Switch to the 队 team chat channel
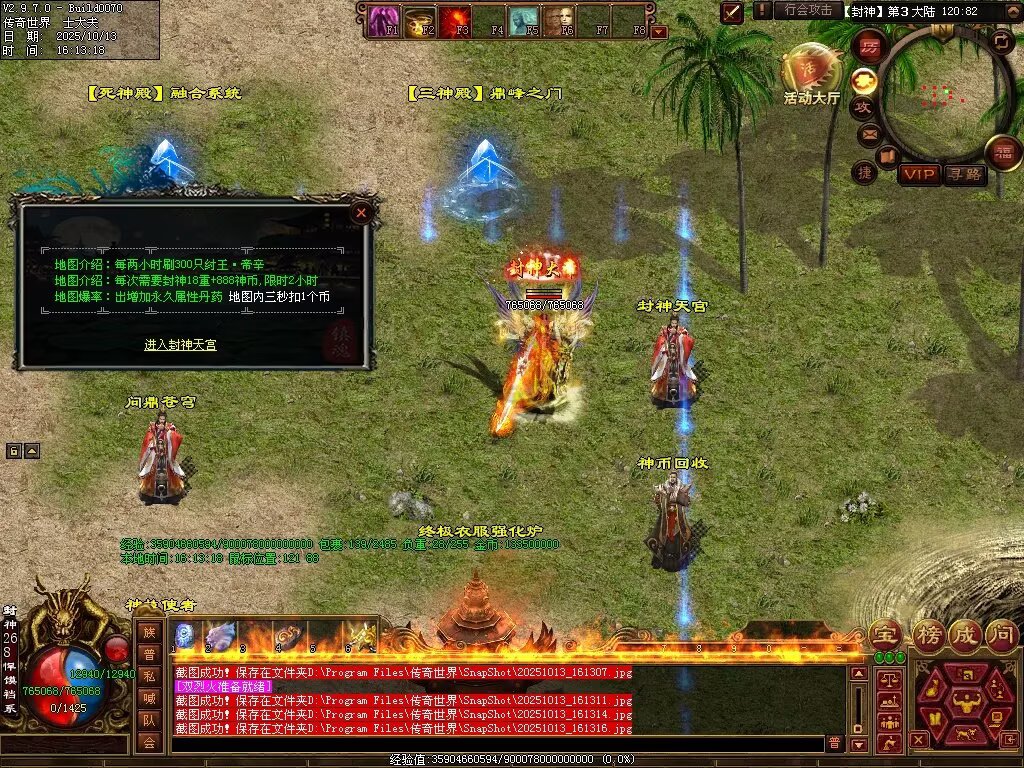Image resolution: width=1024 pixels, height=768 pixels. point(149,719)
